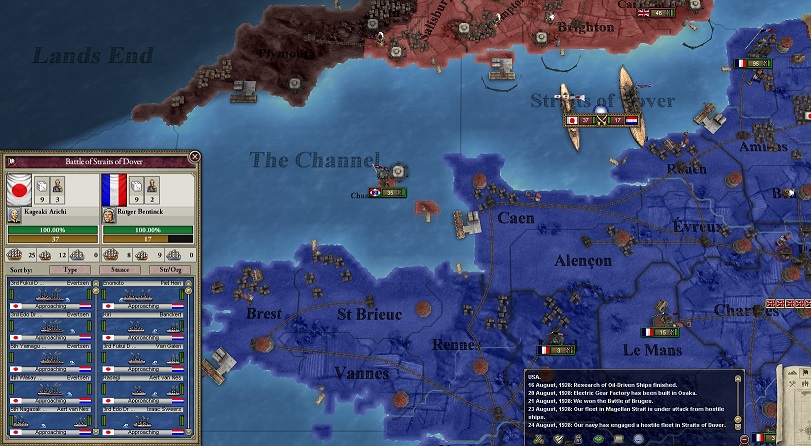Click the Japanese flag in battle panel
This screenshot has height=446, width=811.
[19, 188]
